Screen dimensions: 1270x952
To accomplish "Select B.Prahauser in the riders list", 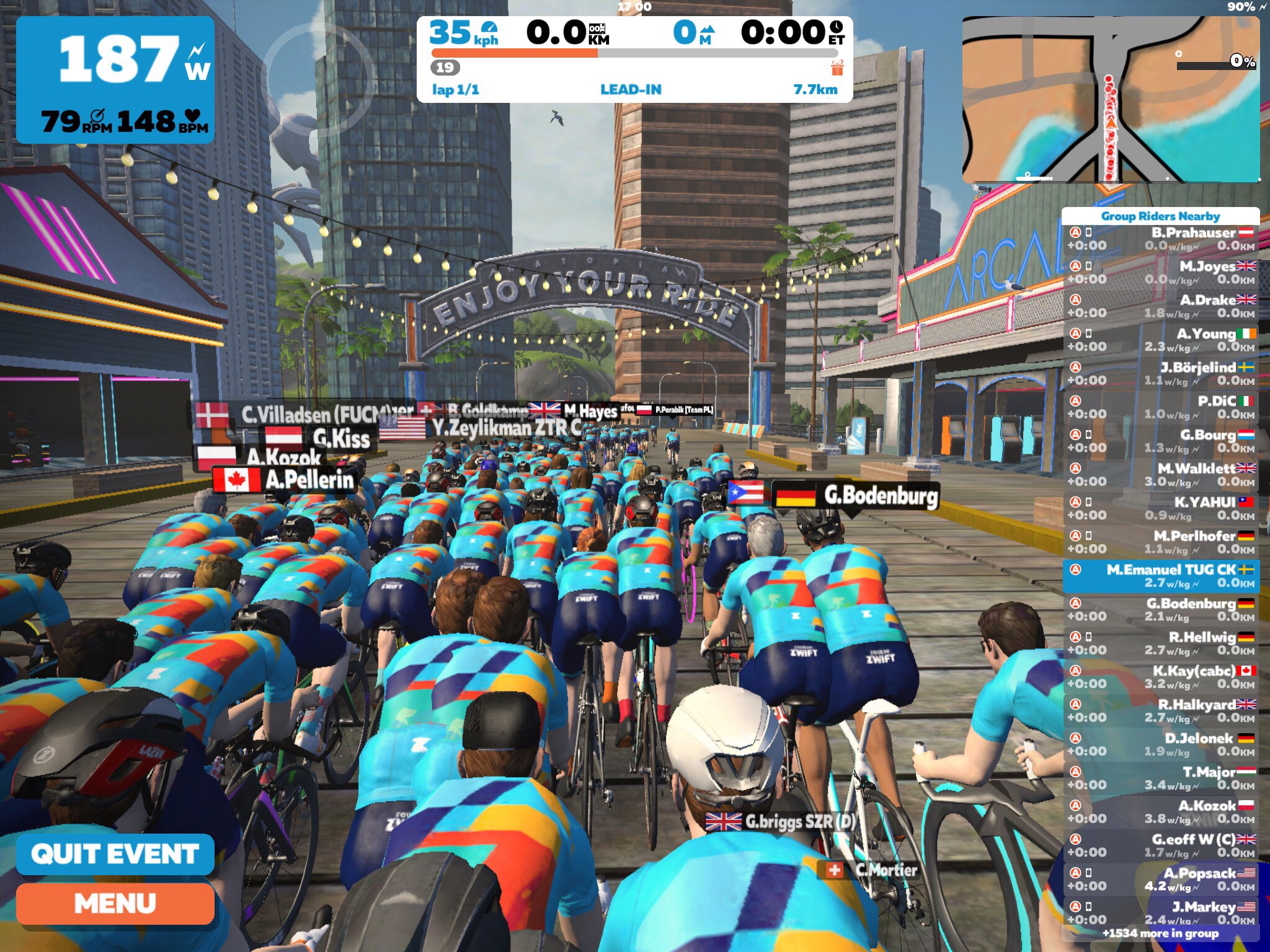I will (1161, 239).
